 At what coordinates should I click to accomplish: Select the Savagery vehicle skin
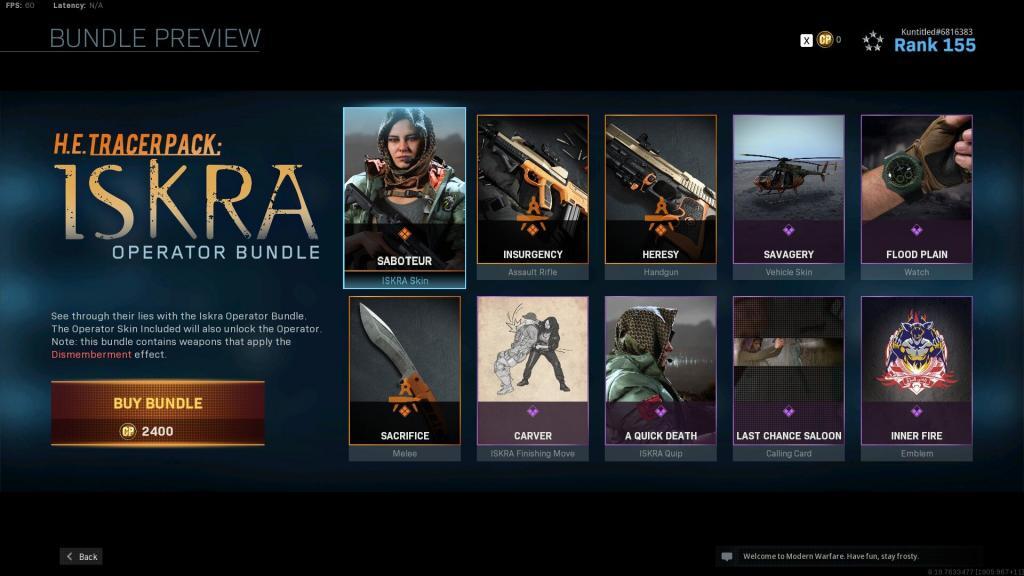point(788,196)
